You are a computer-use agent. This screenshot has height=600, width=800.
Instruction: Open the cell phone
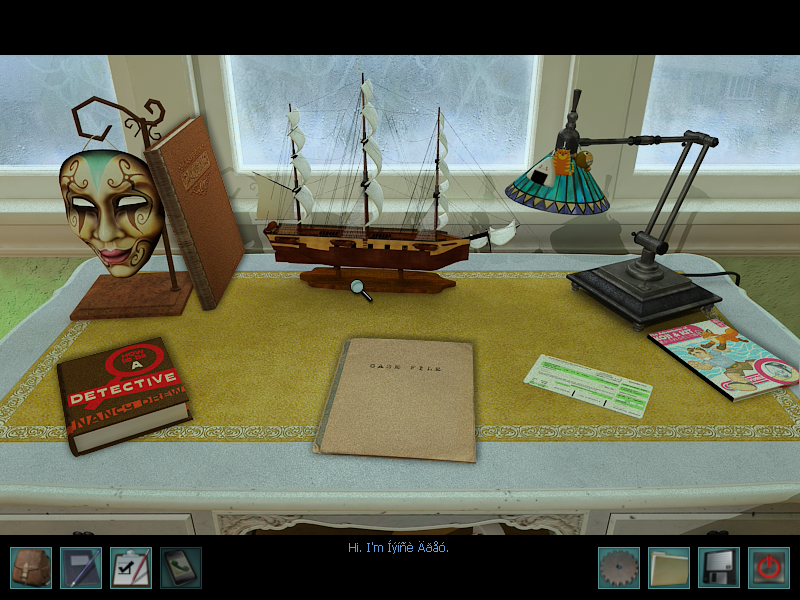click(x=181, y=567)
